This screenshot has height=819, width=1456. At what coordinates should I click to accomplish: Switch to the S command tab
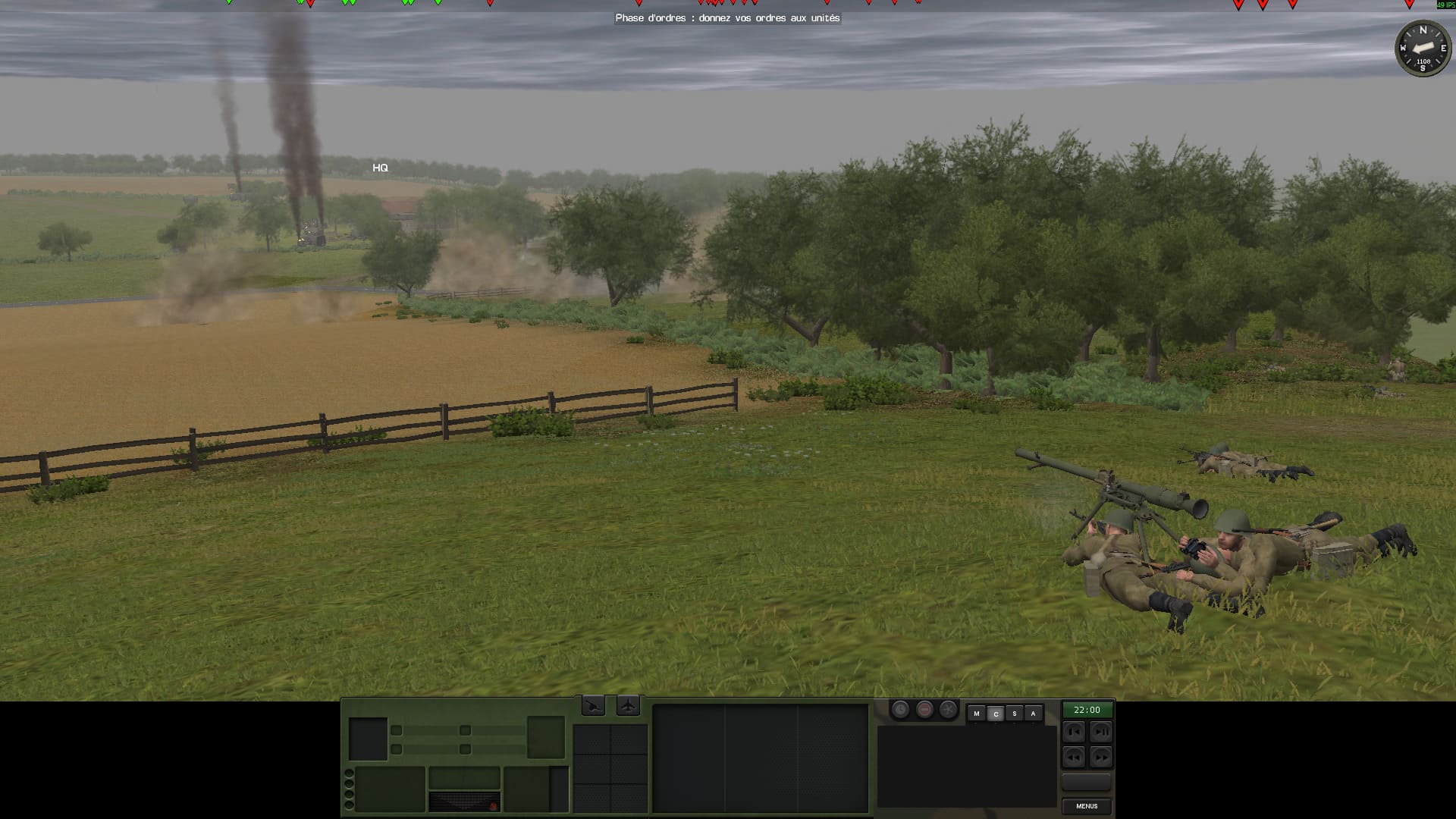[x=1014, y=714]
